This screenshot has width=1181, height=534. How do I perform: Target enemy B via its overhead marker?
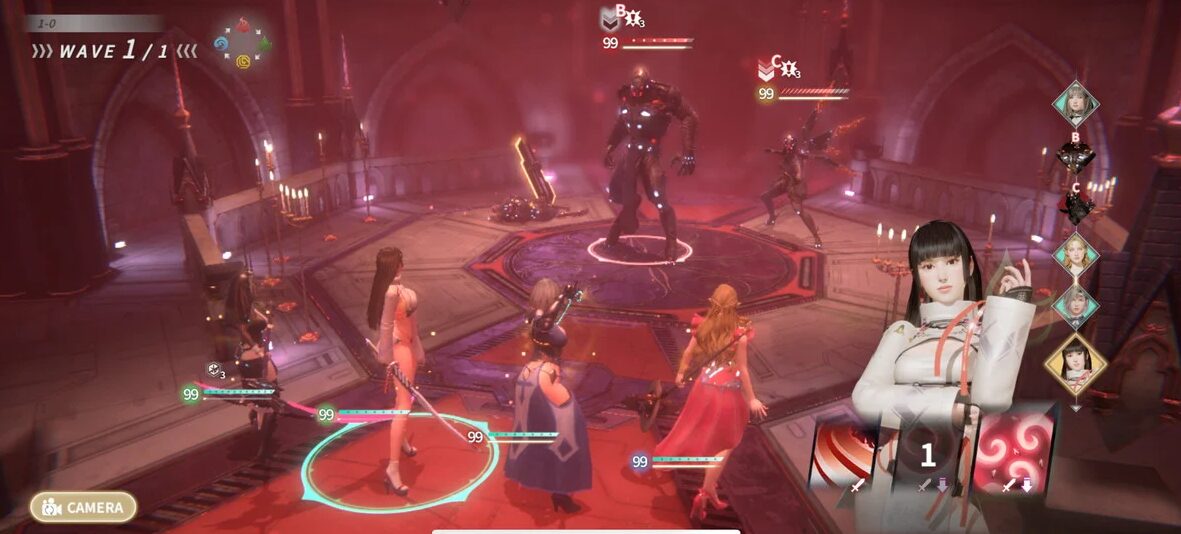click(x=620, y=17)
